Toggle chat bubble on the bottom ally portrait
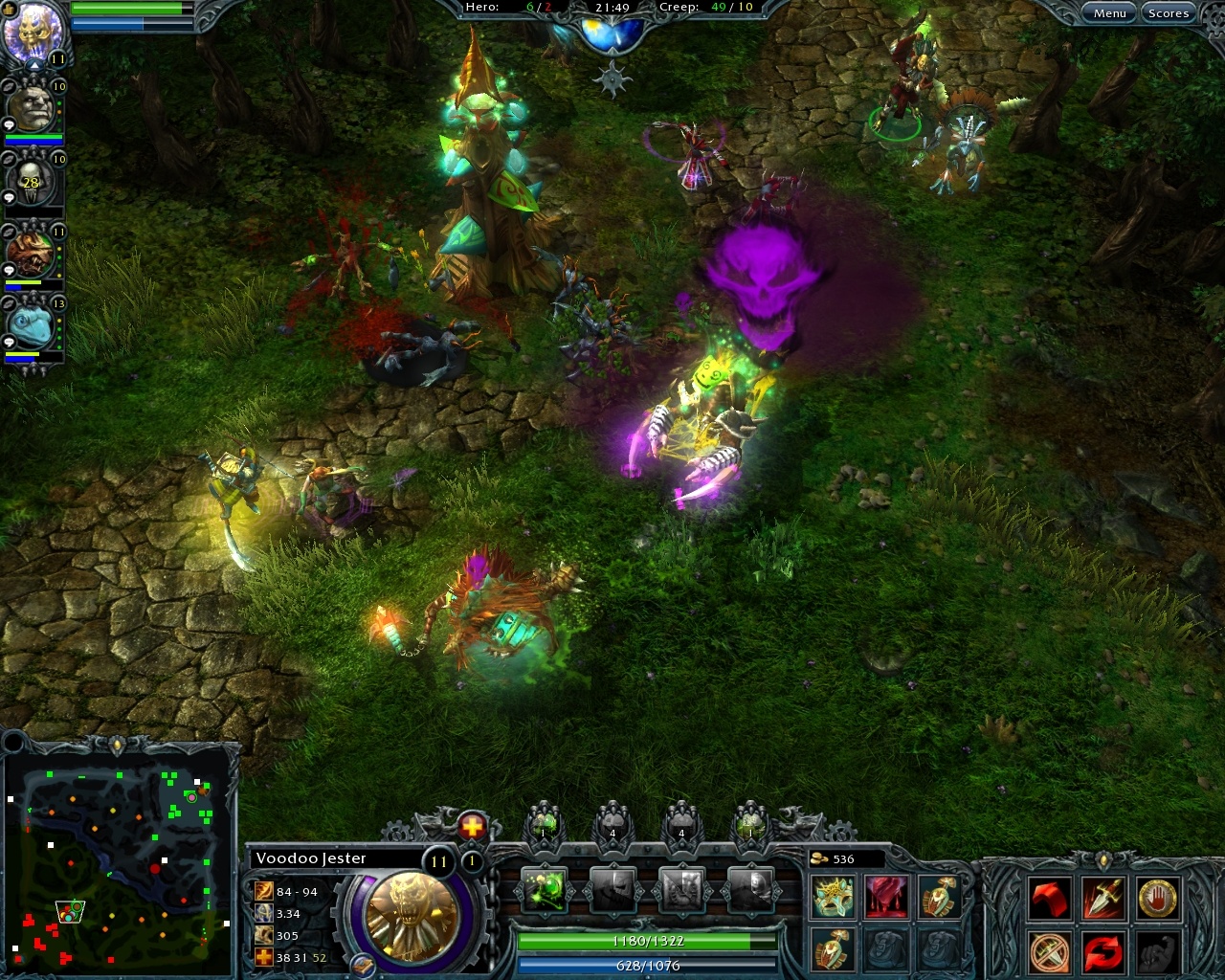This screenshot has width=1225, height=980. pyautogui.click(x=8, y=342)
